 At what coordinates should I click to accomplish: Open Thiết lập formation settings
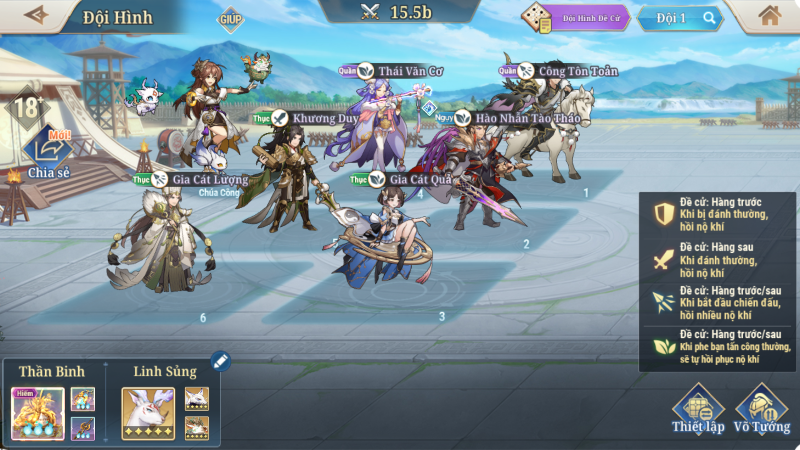[x=698, y=410]
